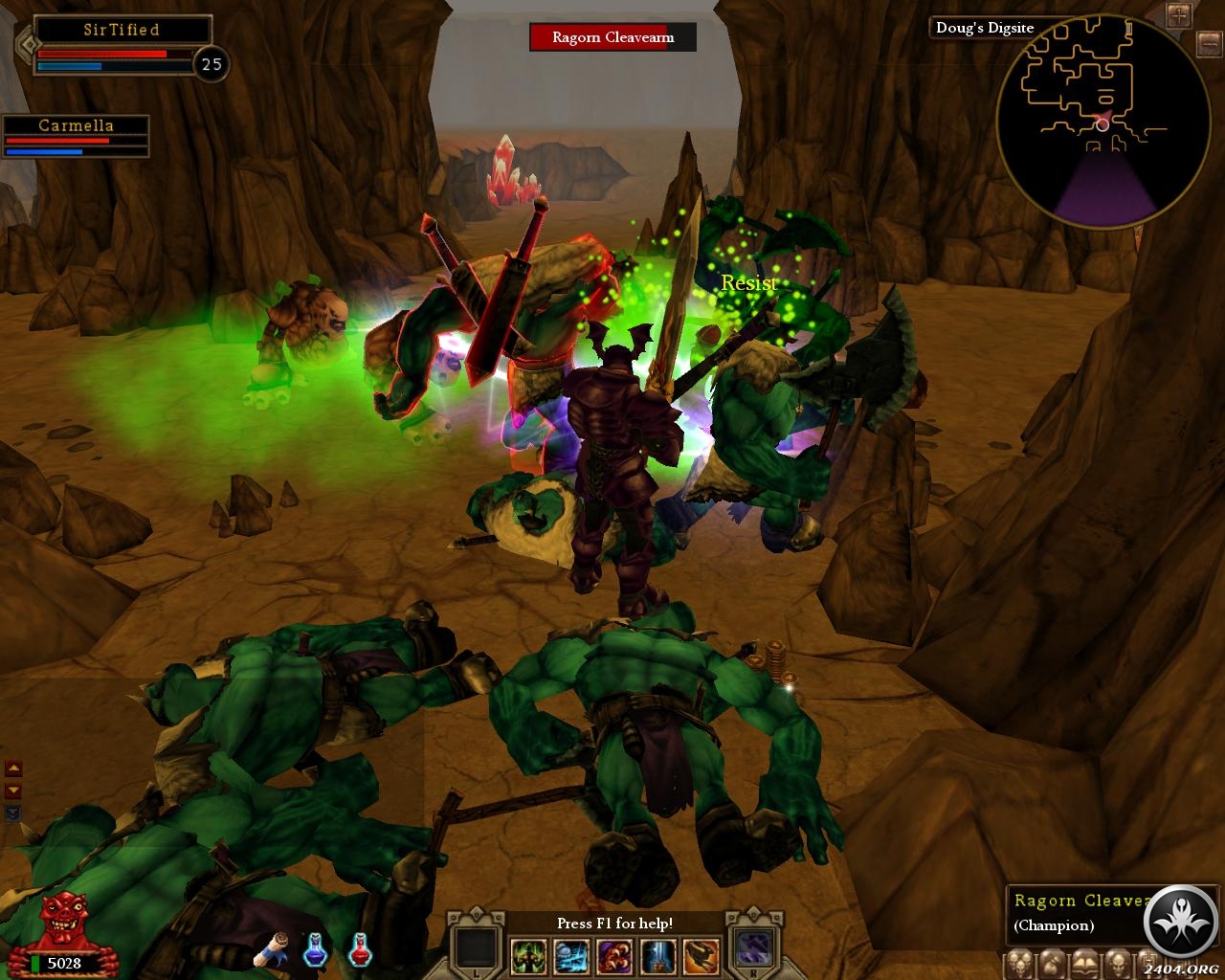Activate the blue lightning storm skill
This screenshot has width=1225, height=980.
571,954
